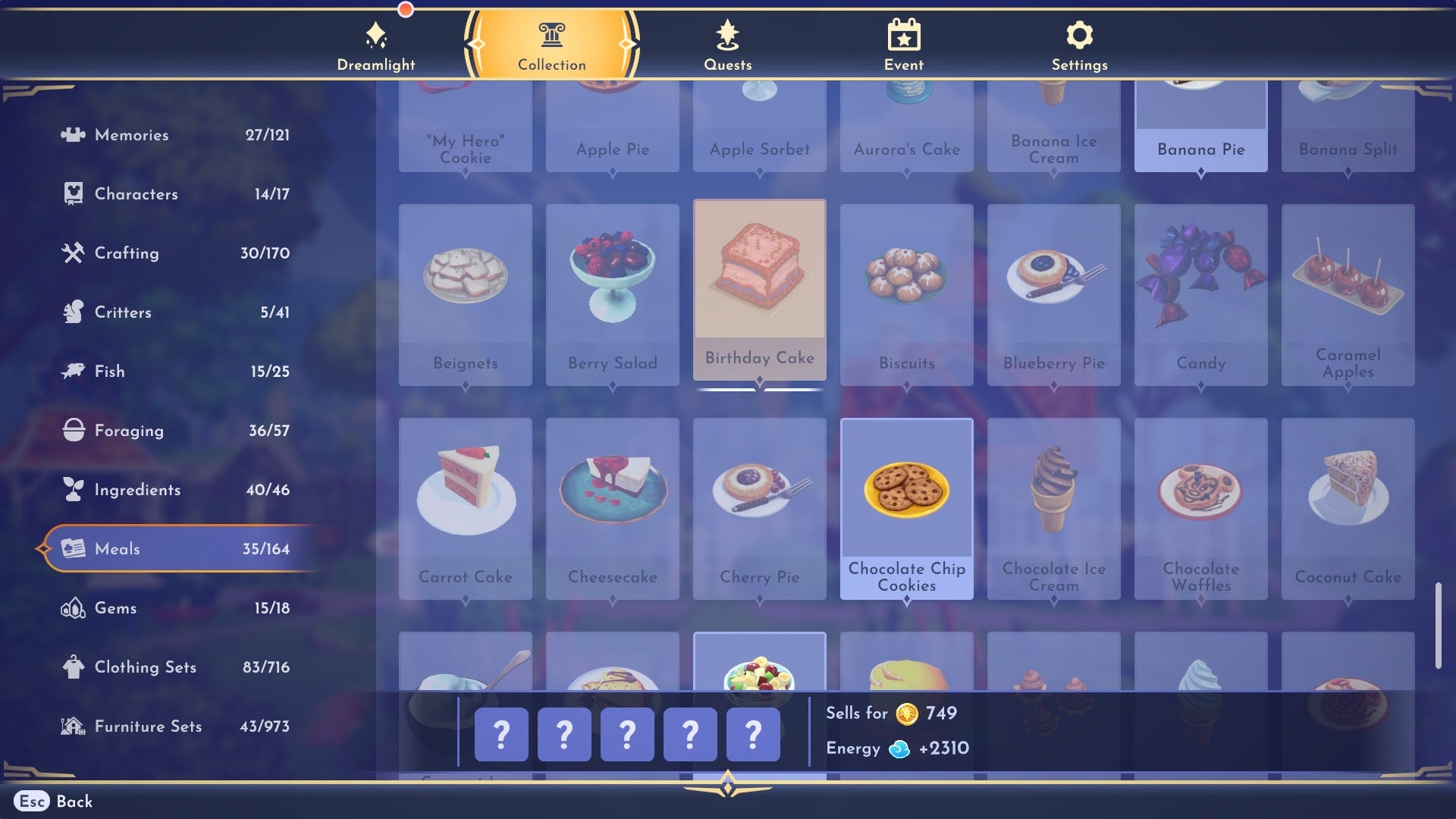Click the Ingredients sprout icon
The width and height of the screenshot is (1456, 819).
point(72,489)
